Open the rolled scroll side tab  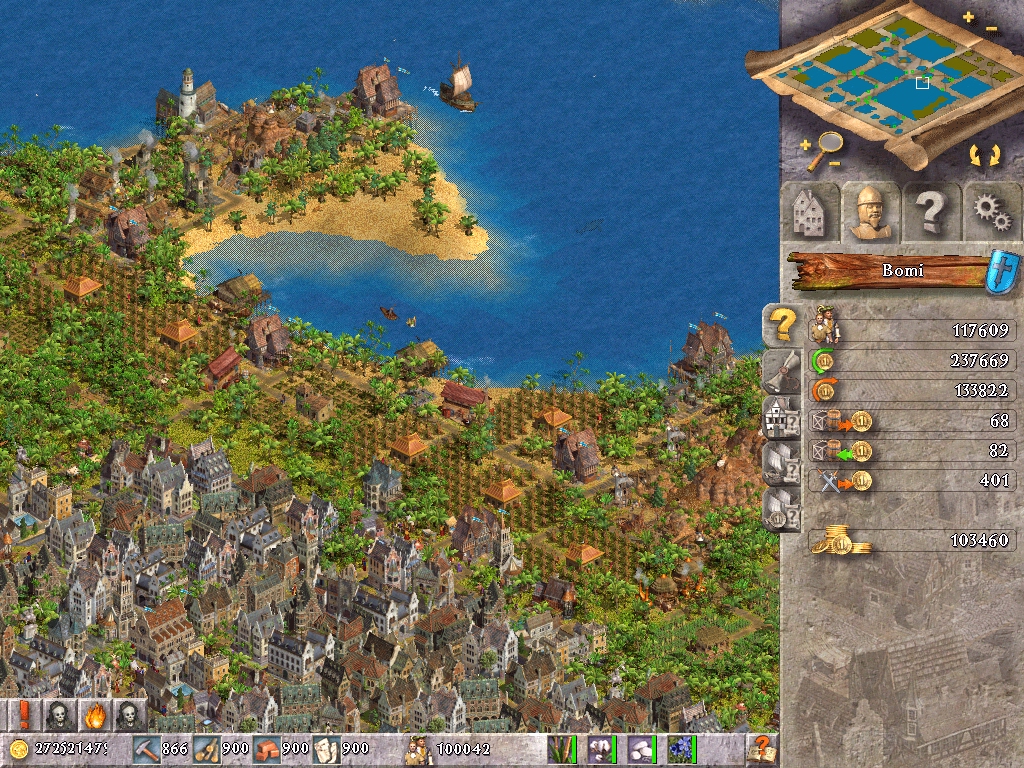(782, 371)
